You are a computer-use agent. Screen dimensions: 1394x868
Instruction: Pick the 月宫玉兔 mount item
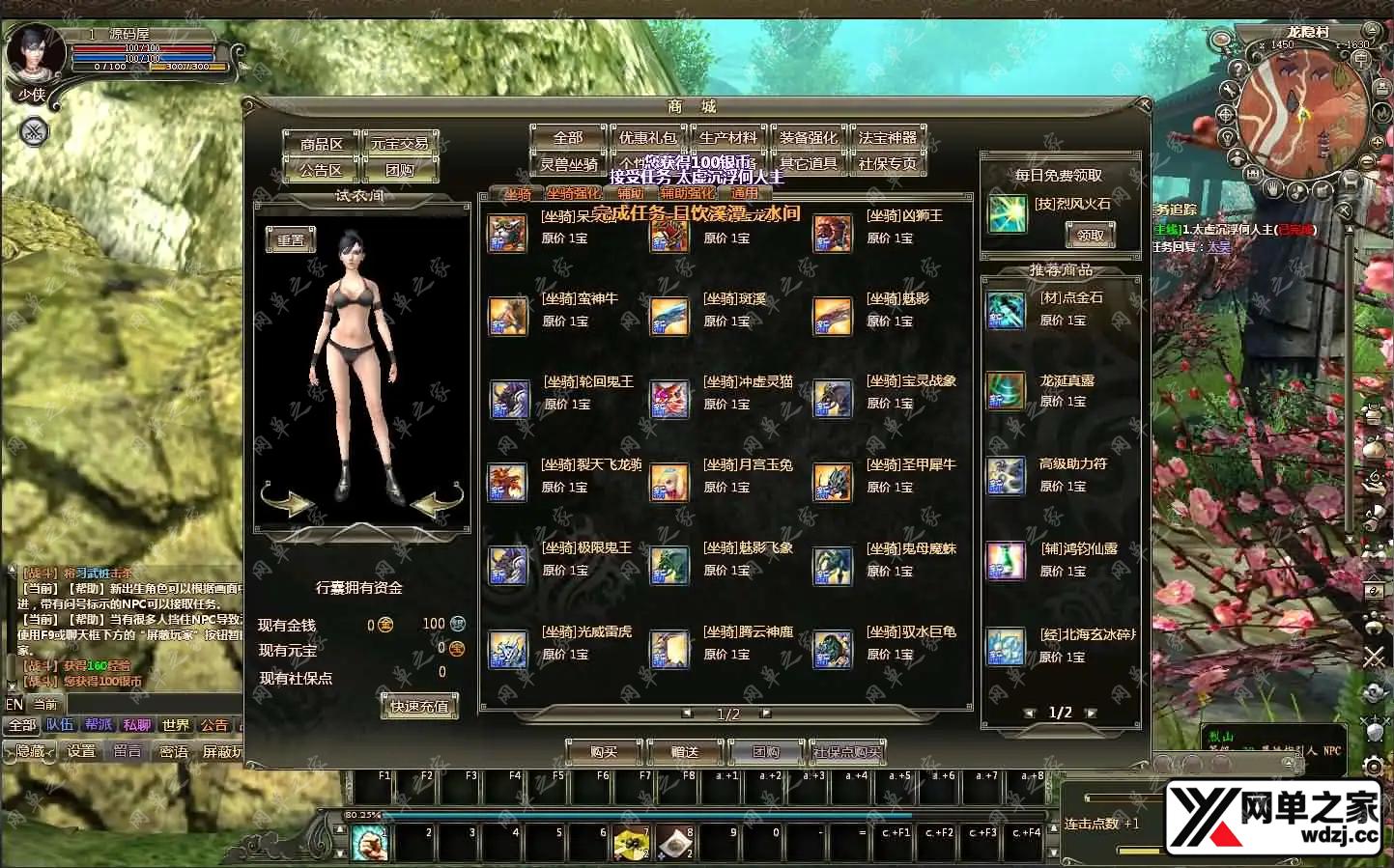[x=669, y=482]
